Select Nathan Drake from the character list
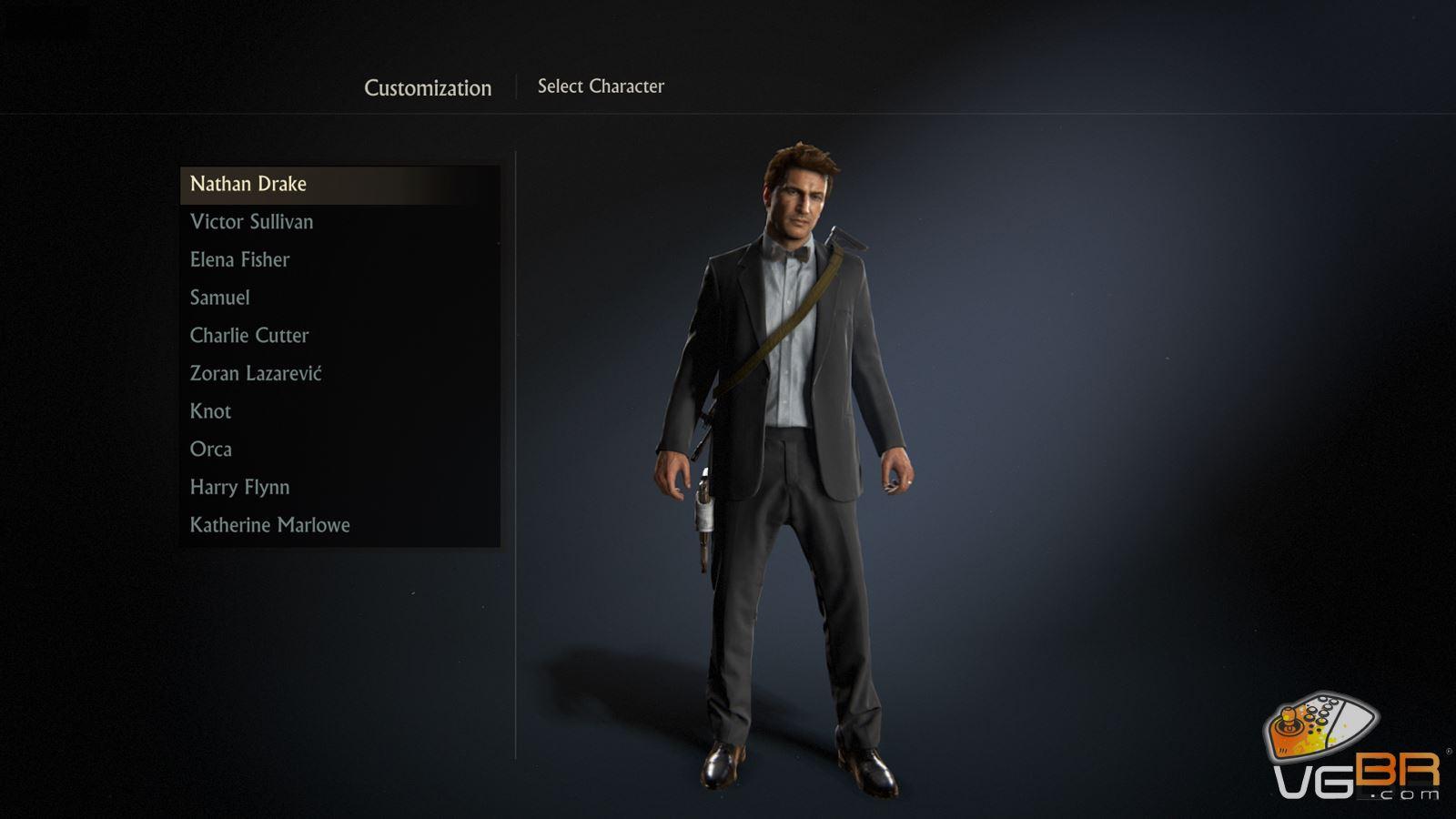 248,184
